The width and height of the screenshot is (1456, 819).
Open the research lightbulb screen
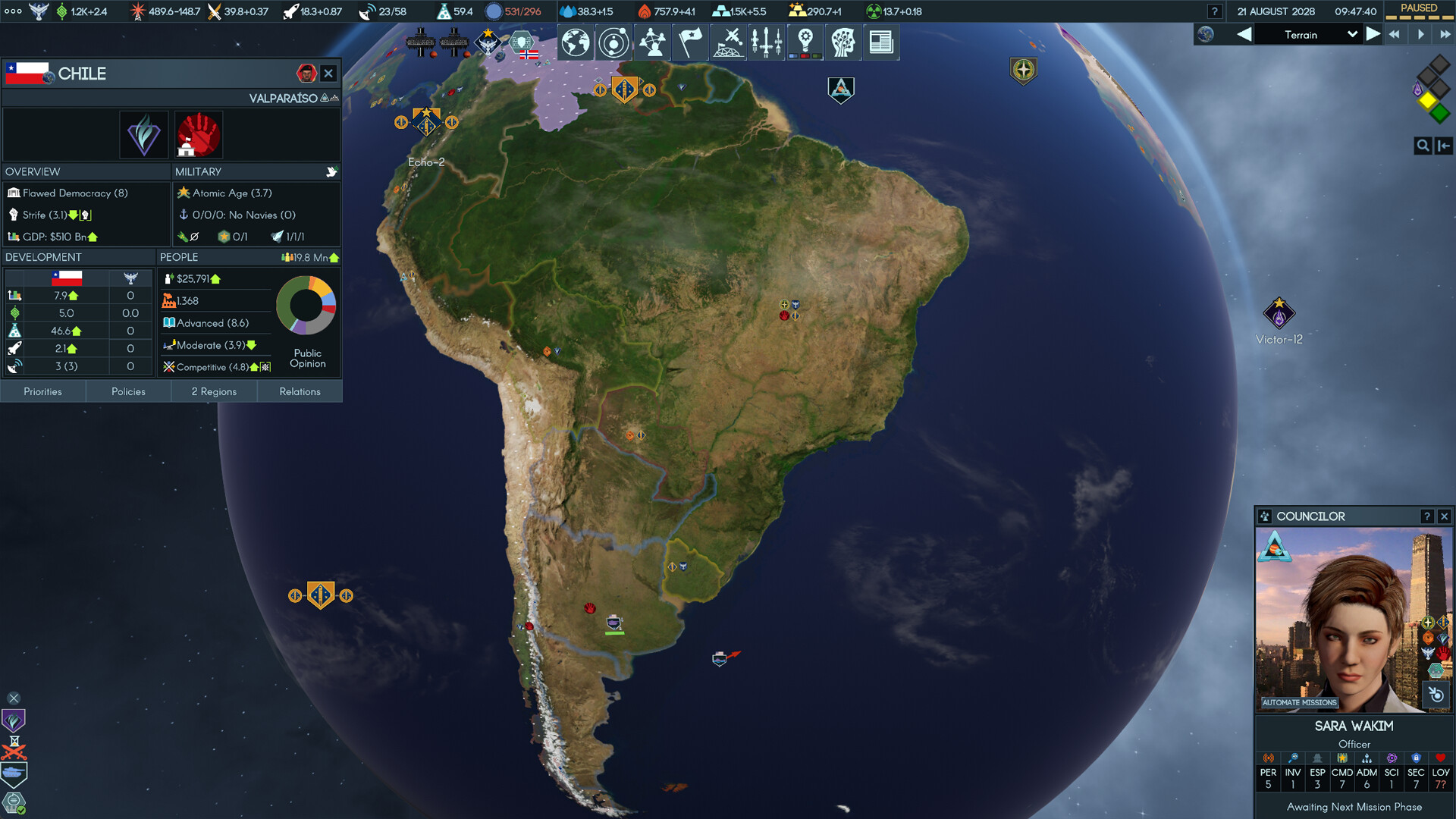click(x=805, y=42)
